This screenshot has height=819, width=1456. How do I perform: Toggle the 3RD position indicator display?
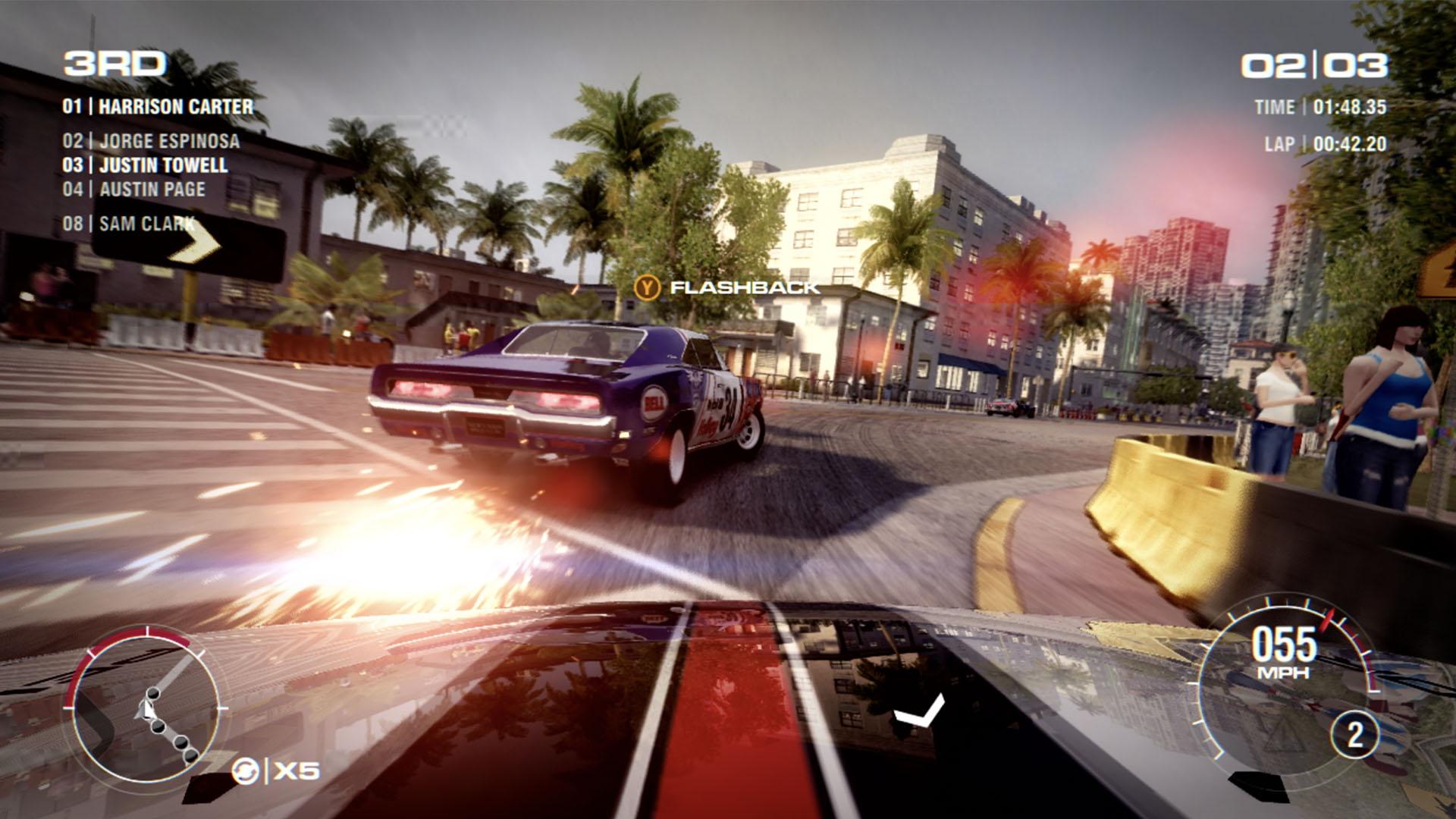114,64
